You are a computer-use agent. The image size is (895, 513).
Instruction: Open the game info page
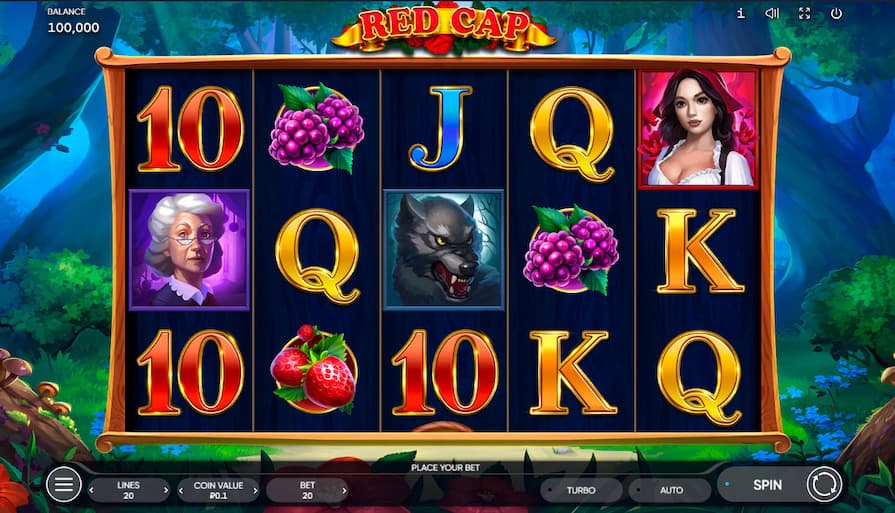pos(740,14)
